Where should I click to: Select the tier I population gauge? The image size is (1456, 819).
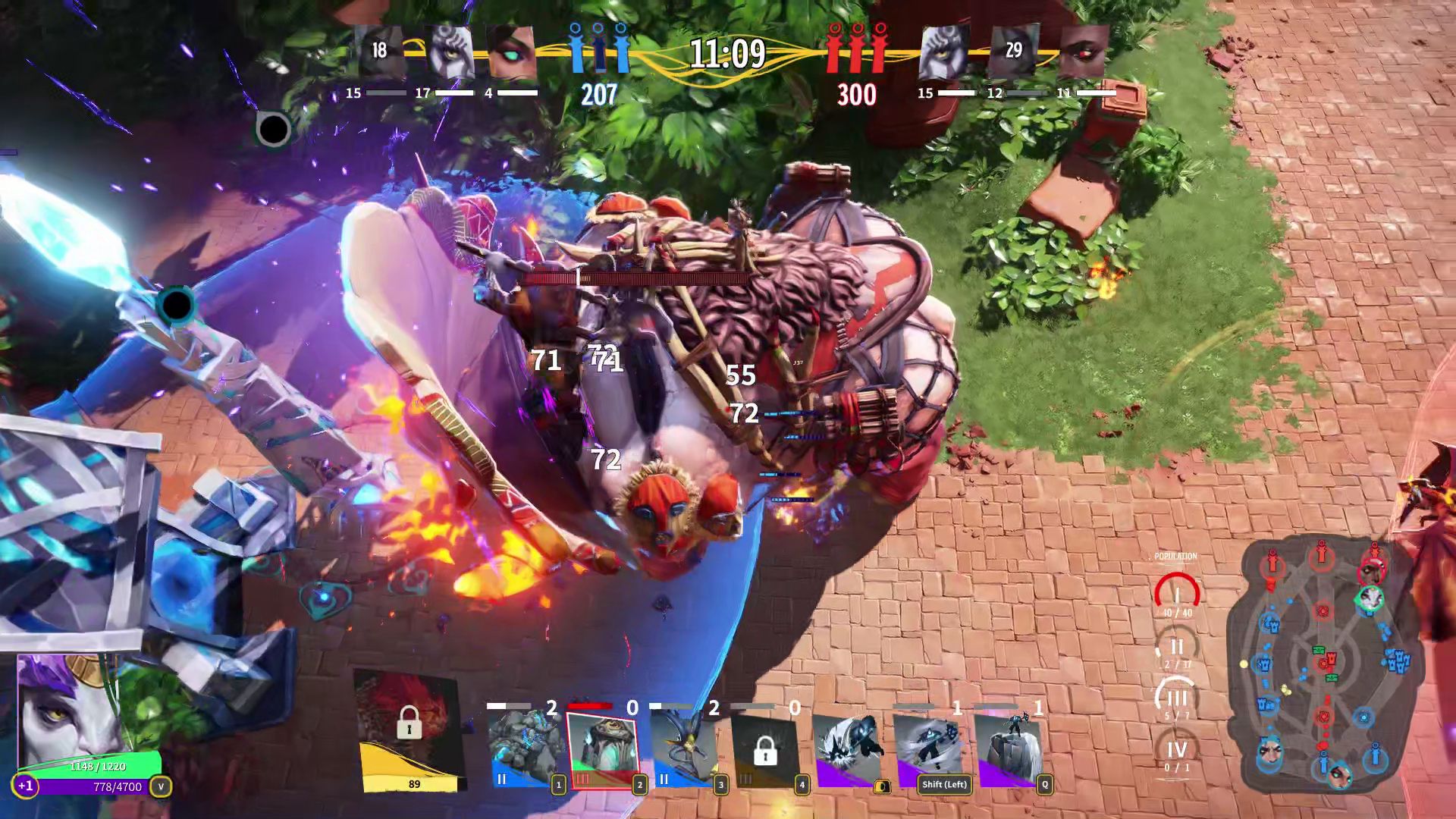pos(1176,596)
